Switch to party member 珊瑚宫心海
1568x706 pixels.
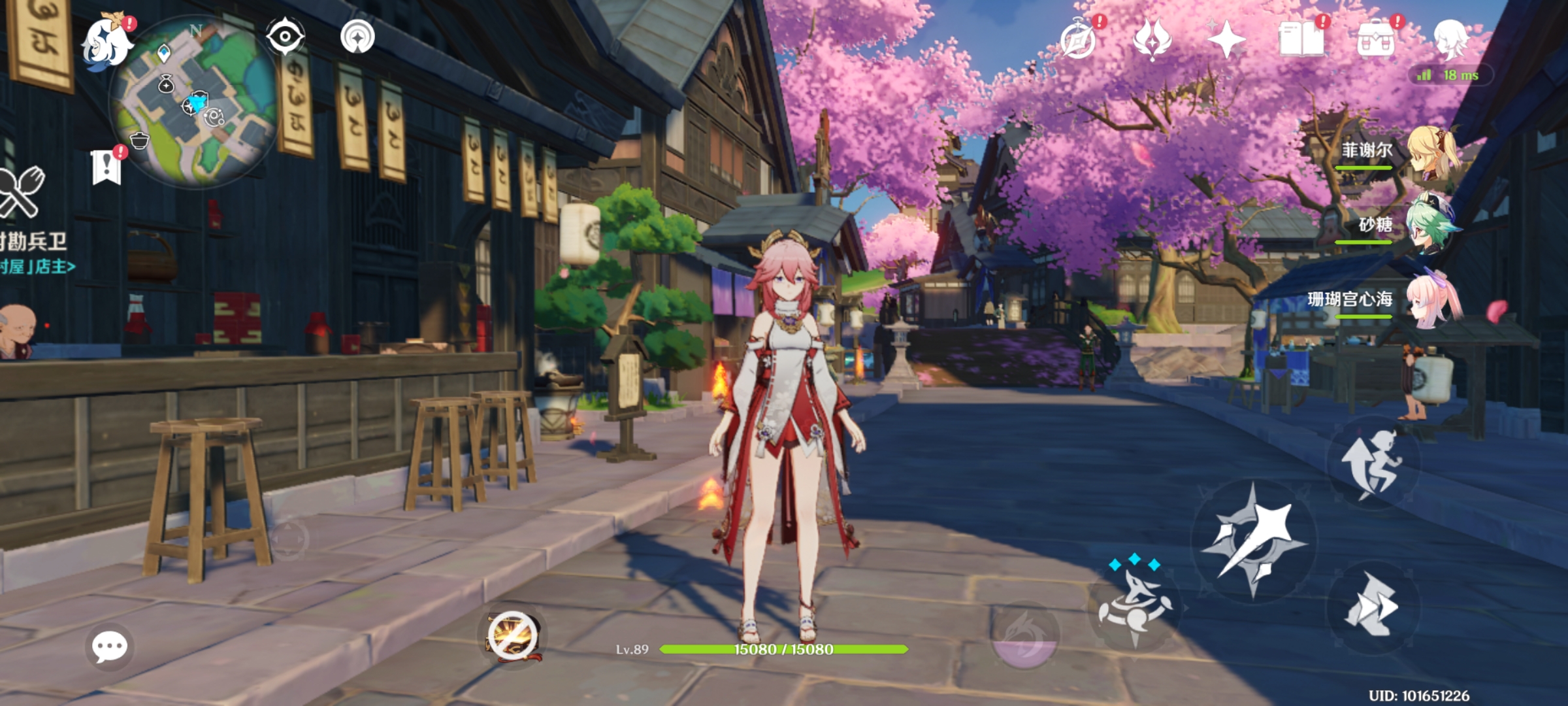[x=1431, y=301]
